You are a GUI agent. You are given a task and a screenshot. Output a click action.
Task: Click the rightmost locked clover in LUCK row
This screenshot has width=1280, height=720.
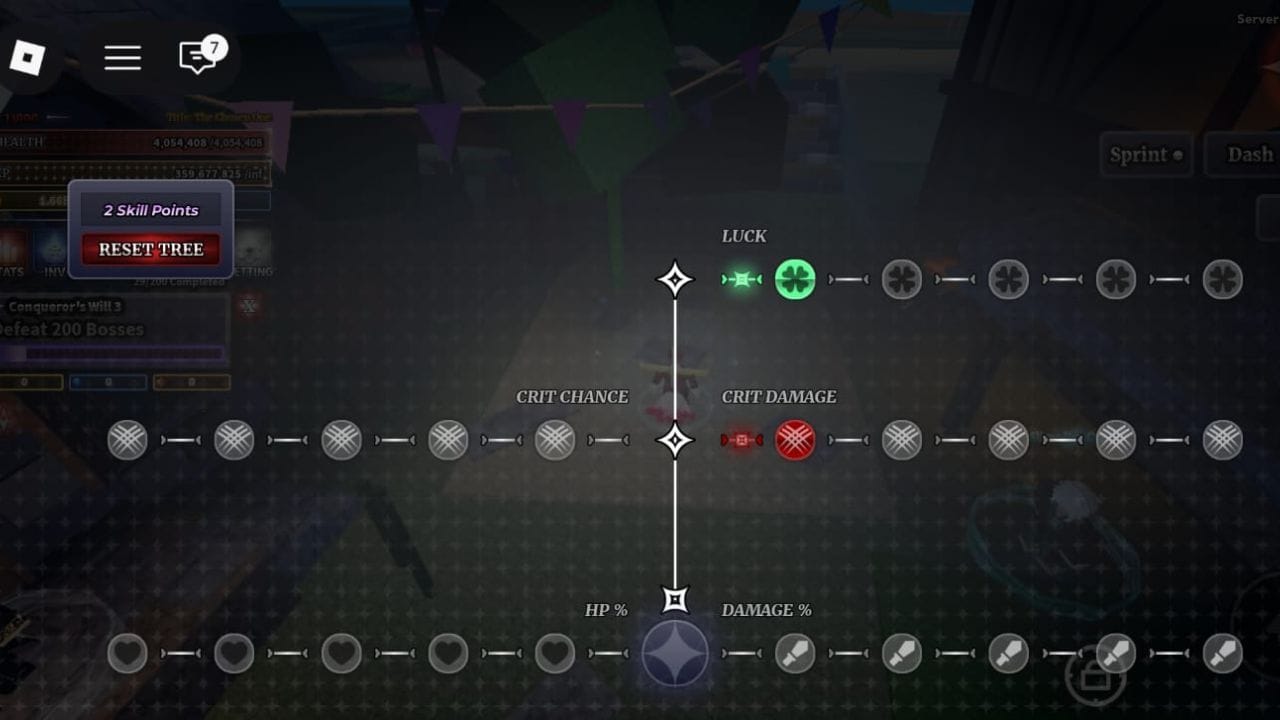(1221, 279)
